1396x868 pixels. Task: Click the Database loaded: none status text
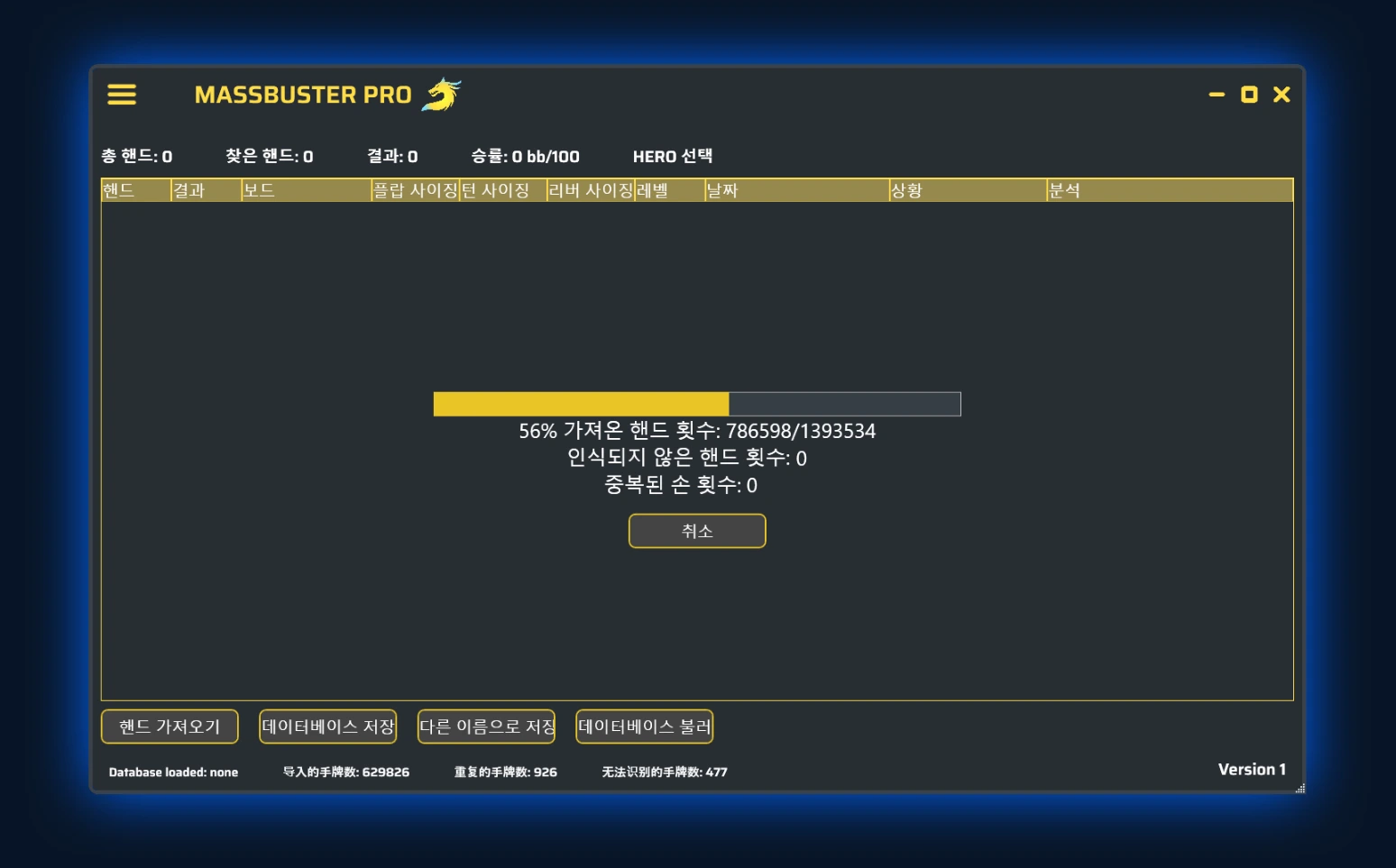pyautogui.click(x=172, y=772)
